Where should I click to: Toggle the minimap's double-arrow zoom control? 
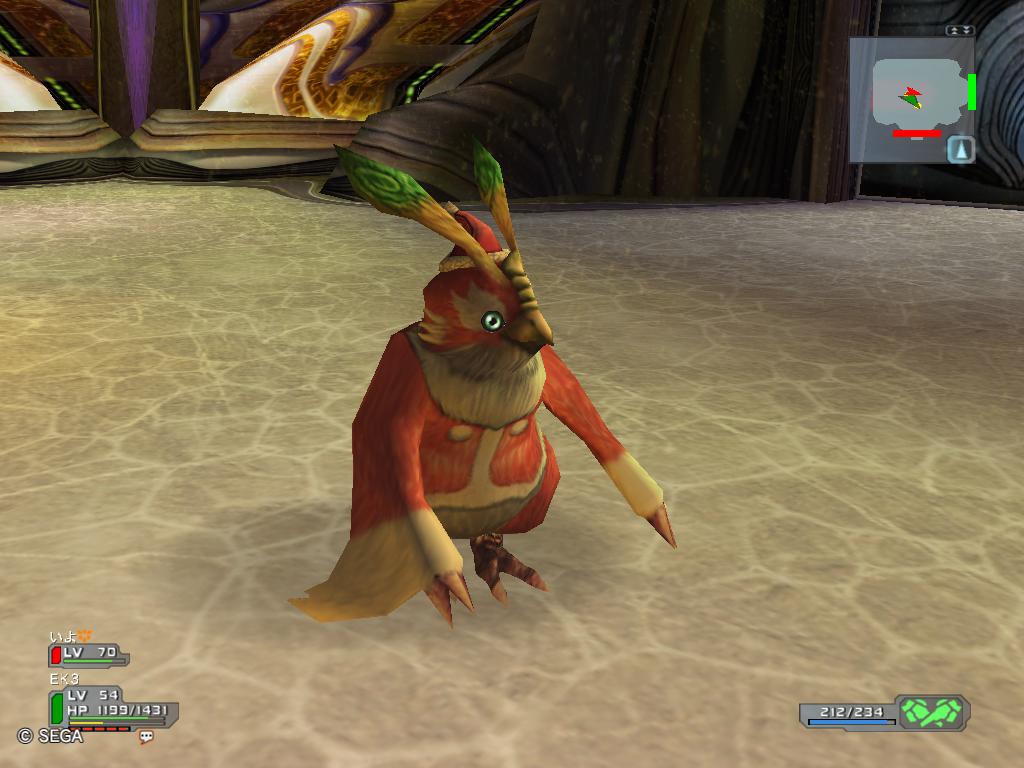960,31
